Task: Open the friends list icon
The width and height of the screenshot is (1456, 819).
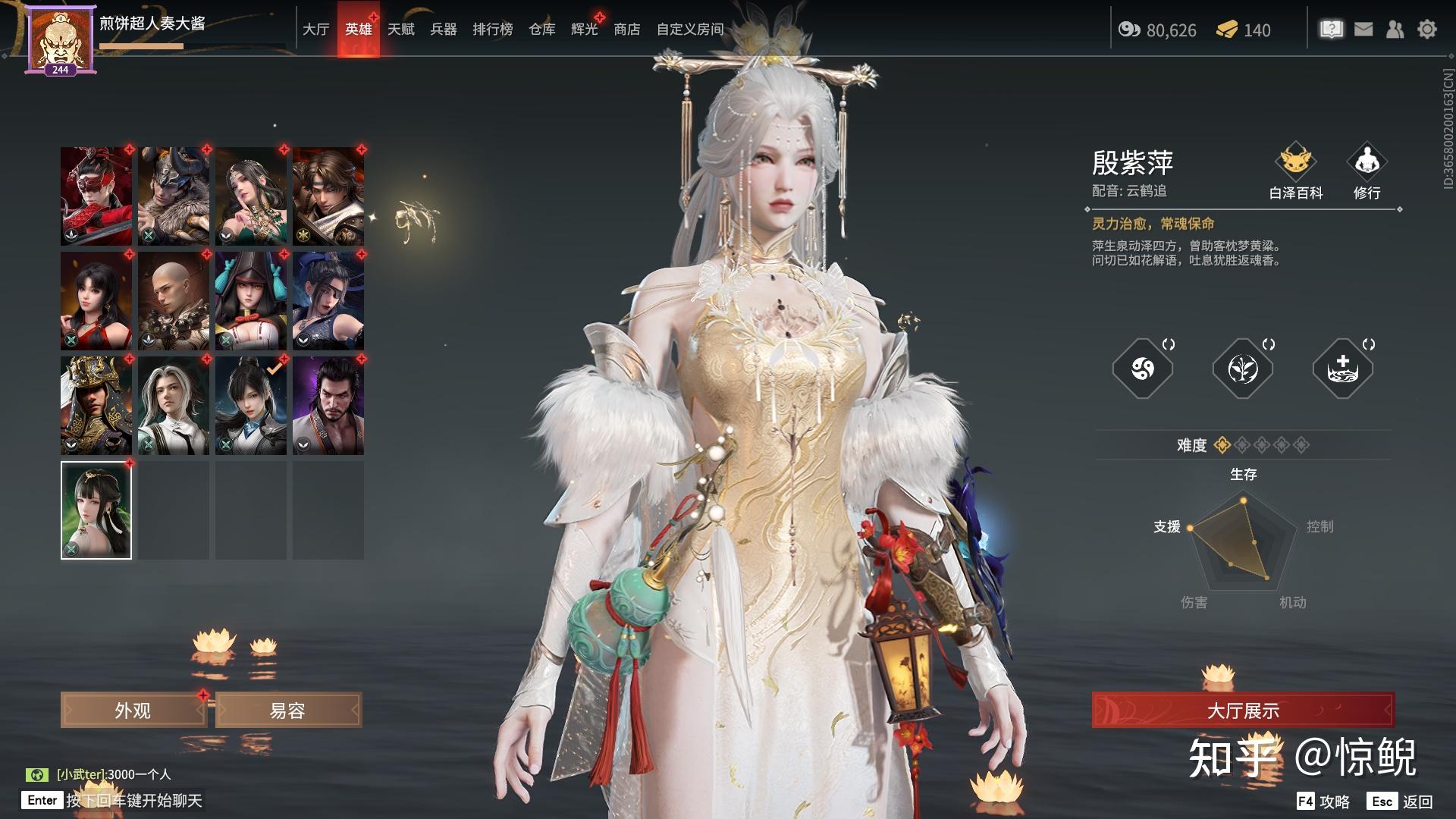Action: pos(1395,30)
